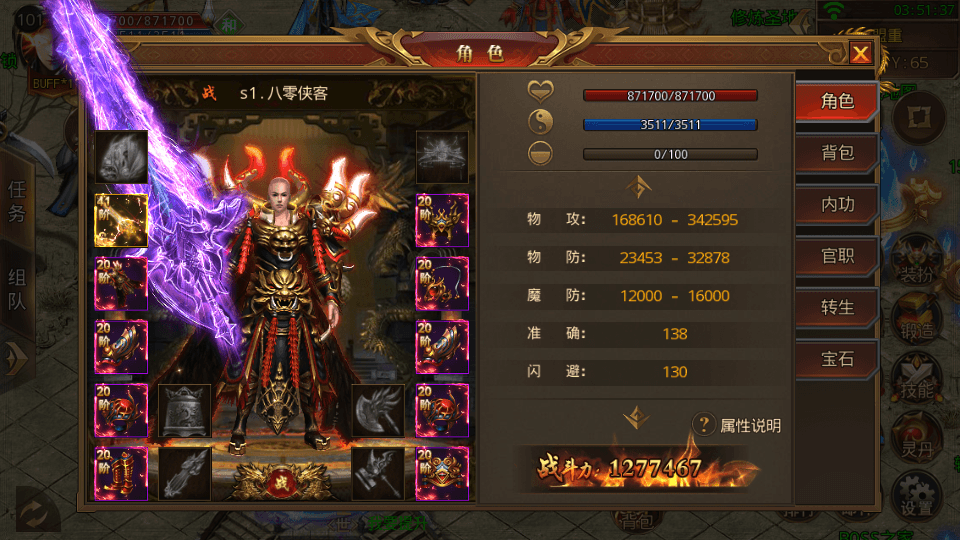Click the red 战 emblem button

pos(282,482)
